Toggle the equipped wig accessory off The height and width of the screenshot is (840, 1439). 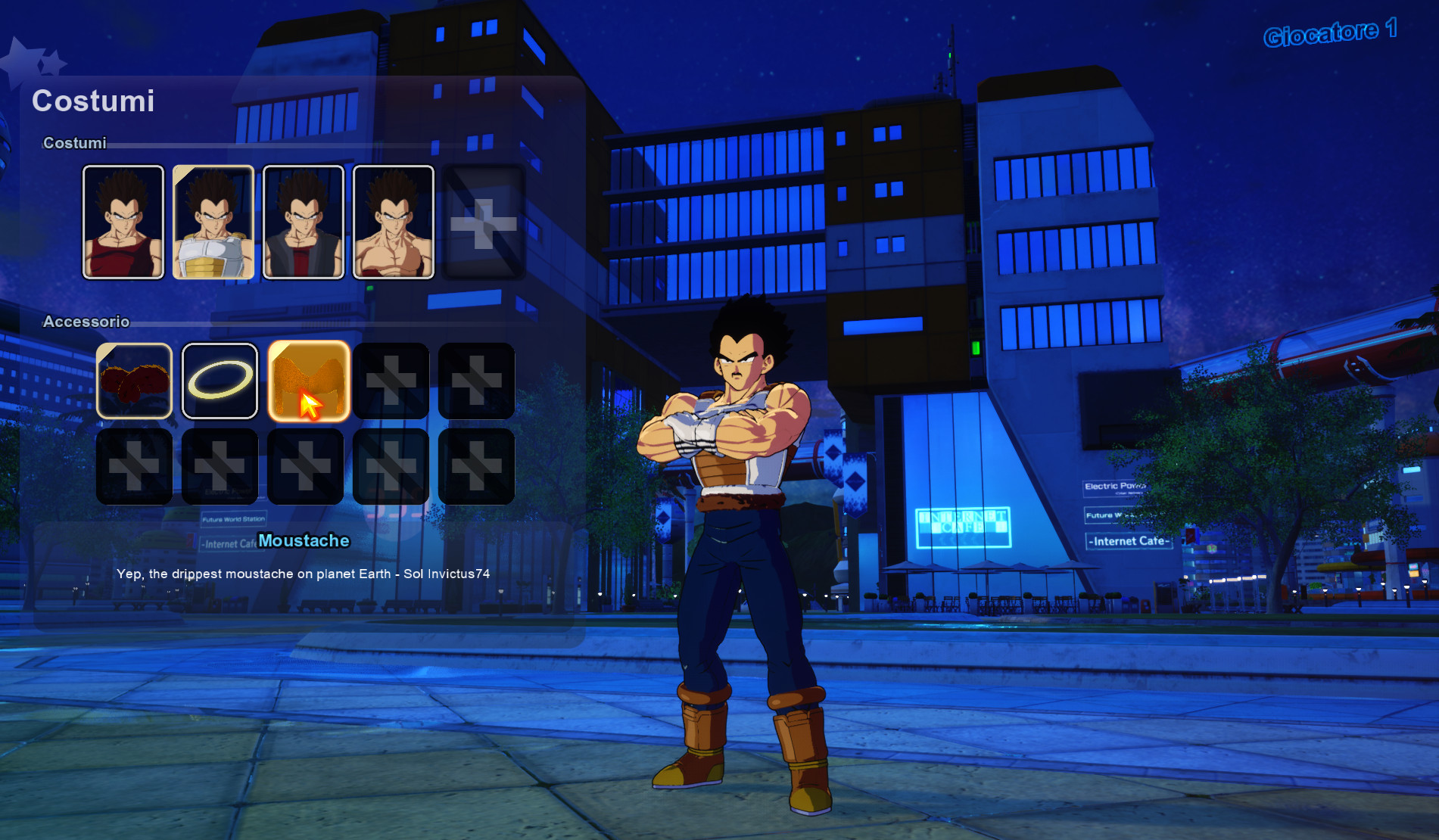[134, 380]
